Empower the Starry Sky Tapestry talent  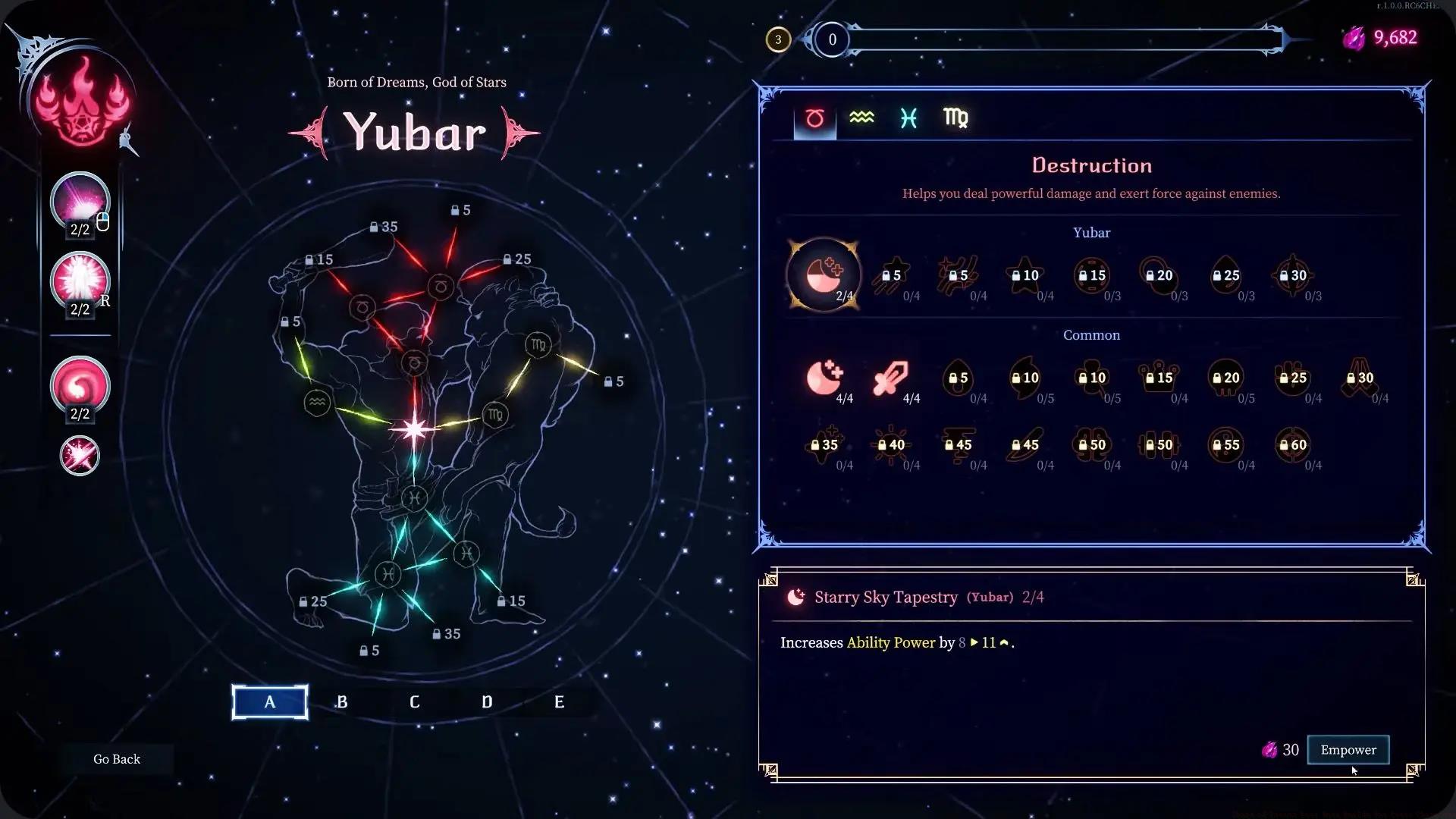coord(1348,750)
